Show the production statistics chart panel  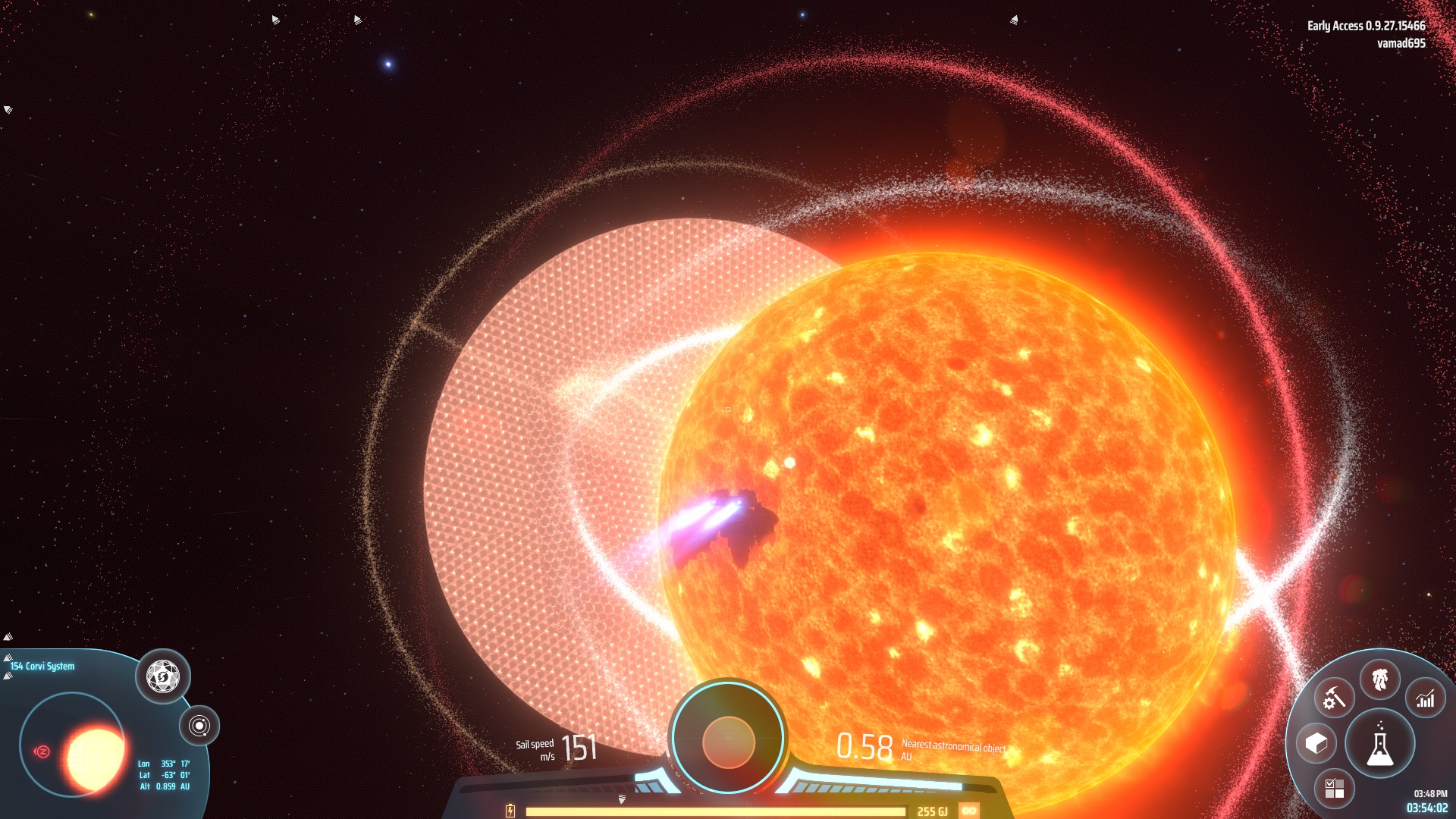click(x=1426, y=698)
